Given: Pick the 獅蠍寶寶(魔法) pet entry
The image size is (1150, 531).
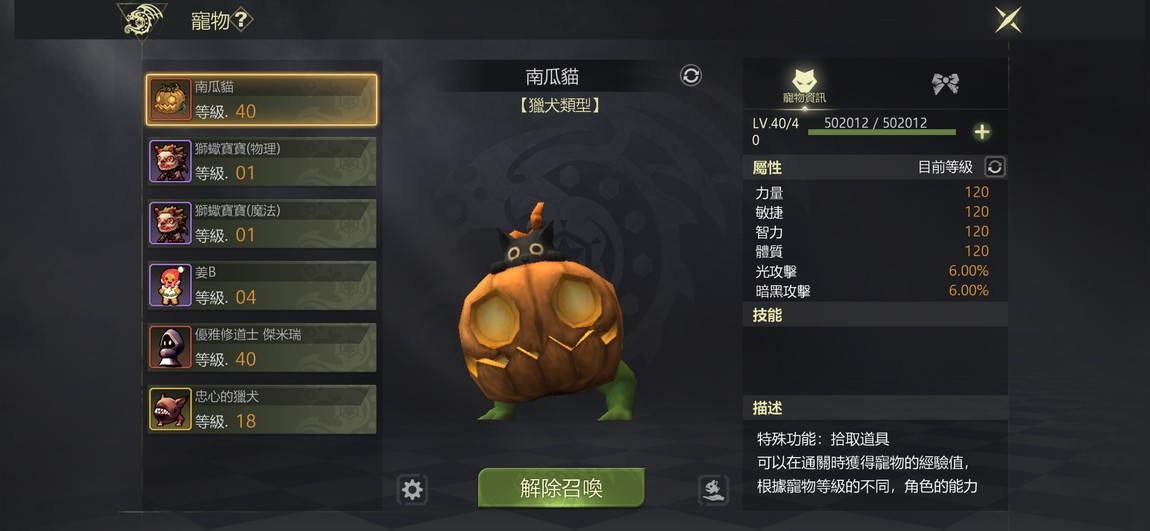Looking at the screenshot, I should tap(262, 223).
